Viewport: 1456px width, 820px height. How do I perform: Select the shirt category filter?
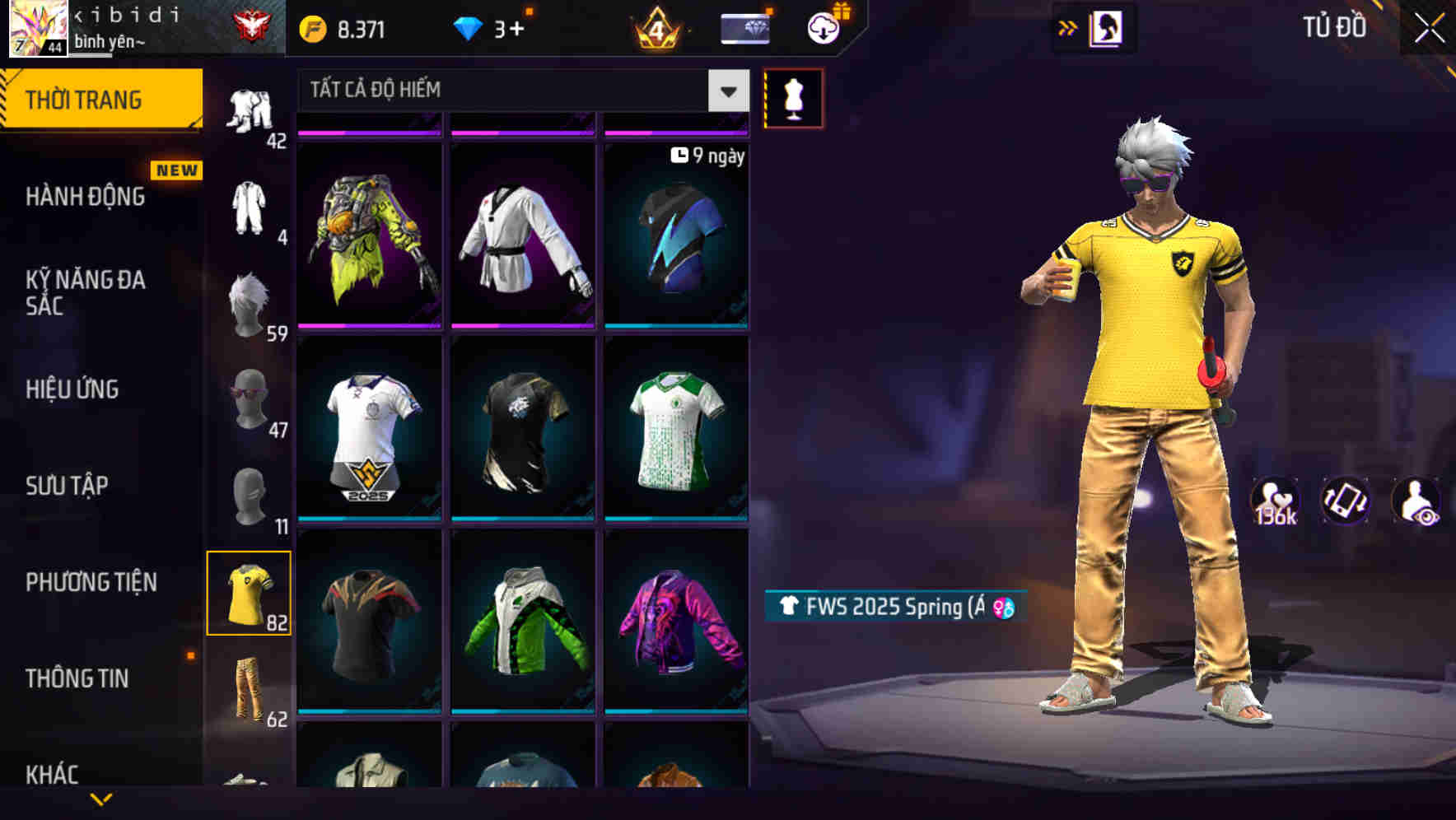pos(249,591)
